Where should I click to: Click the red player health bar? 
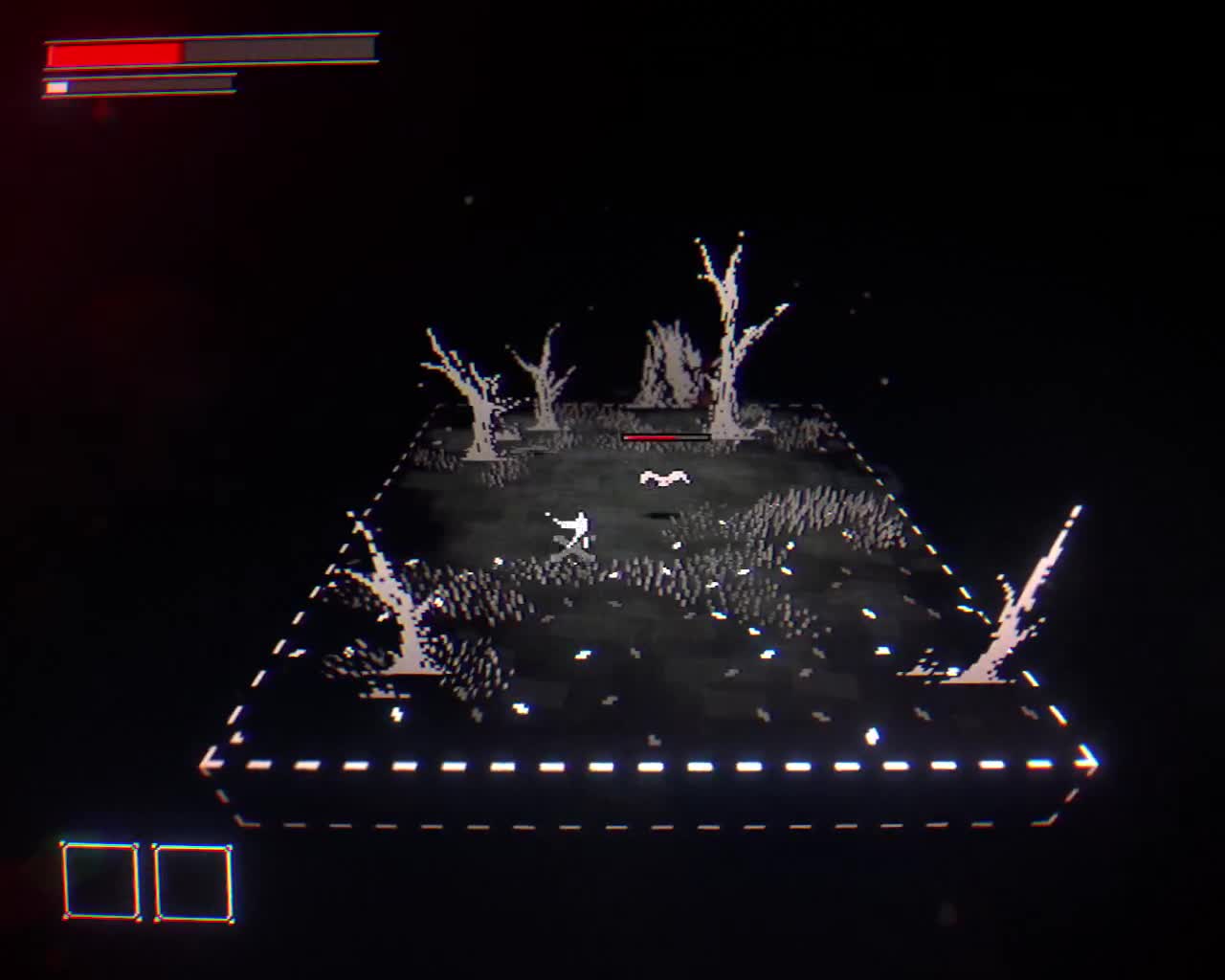[115, 52]
